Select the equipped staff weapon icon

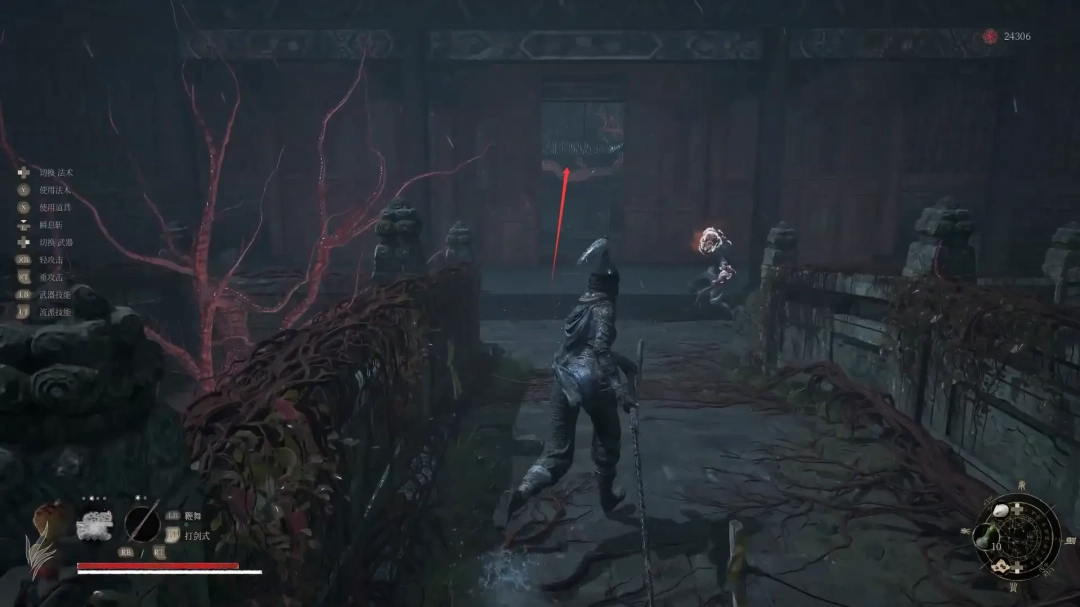coord(142,524)
